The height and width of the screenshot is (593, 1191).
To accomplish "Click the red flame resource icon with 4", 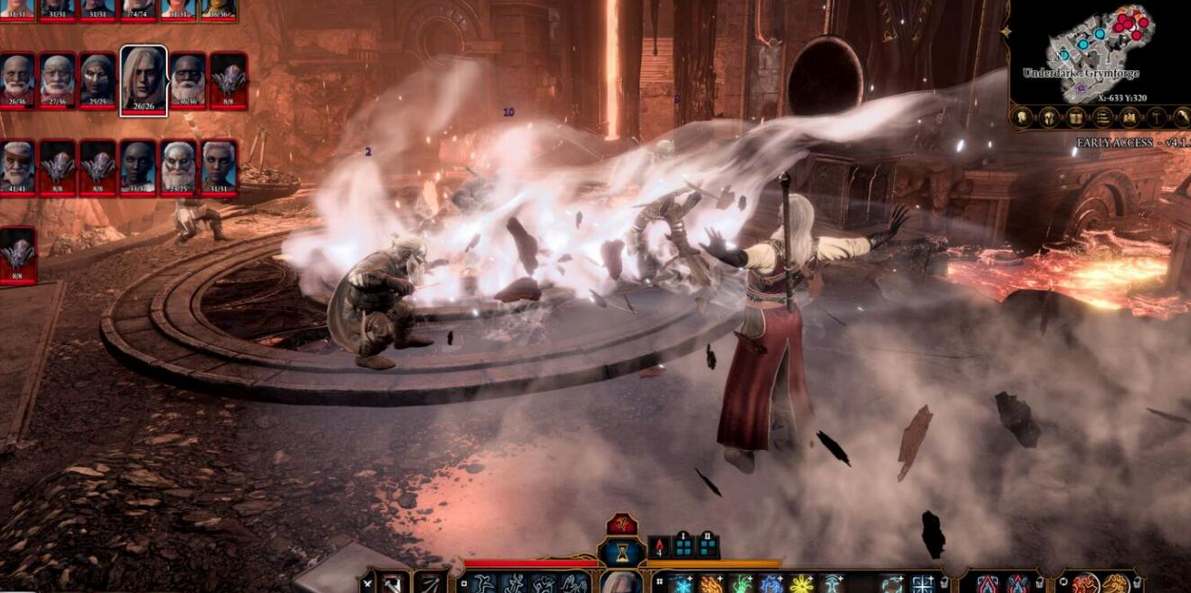I will (x=659, y=546).
